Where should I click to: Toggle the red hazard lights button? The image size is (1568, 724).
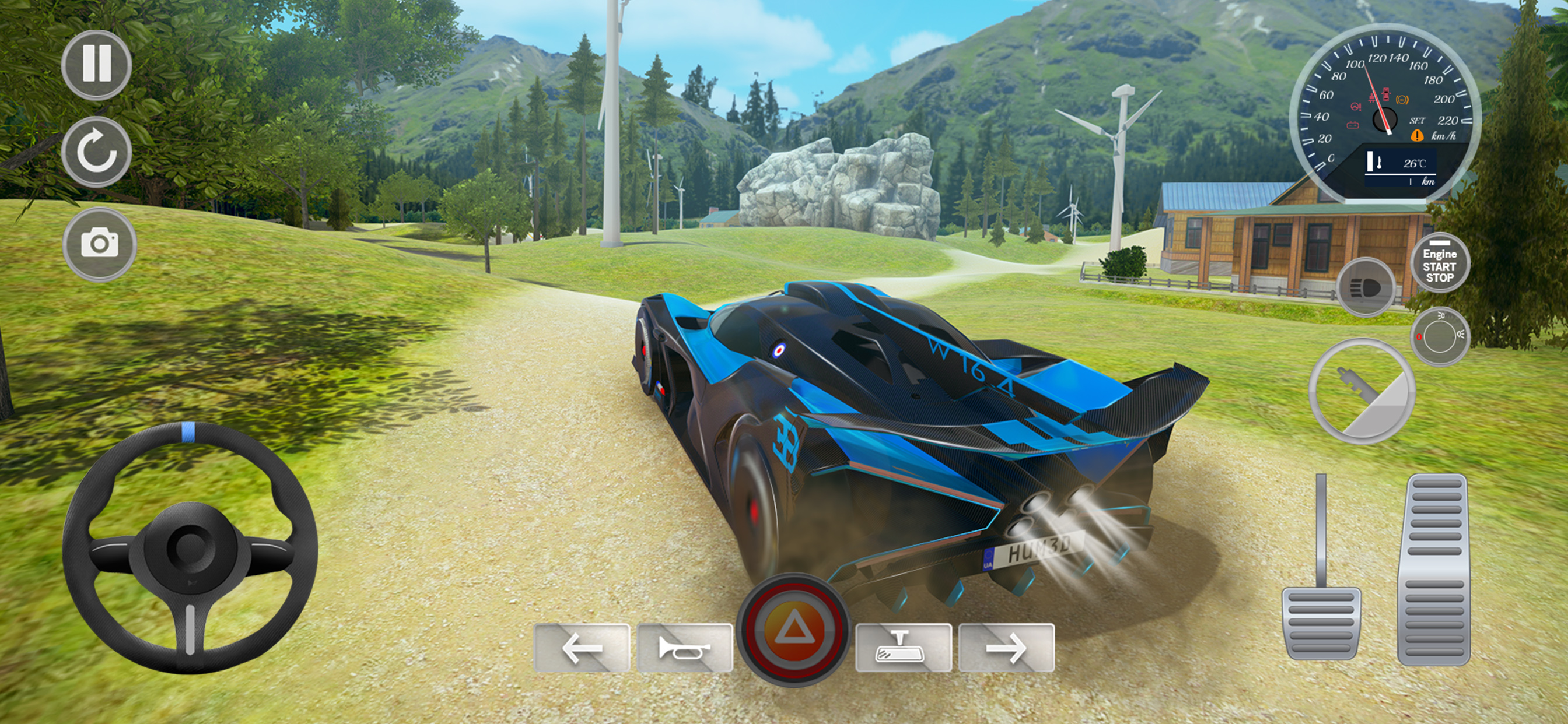(x=793, y=629)
